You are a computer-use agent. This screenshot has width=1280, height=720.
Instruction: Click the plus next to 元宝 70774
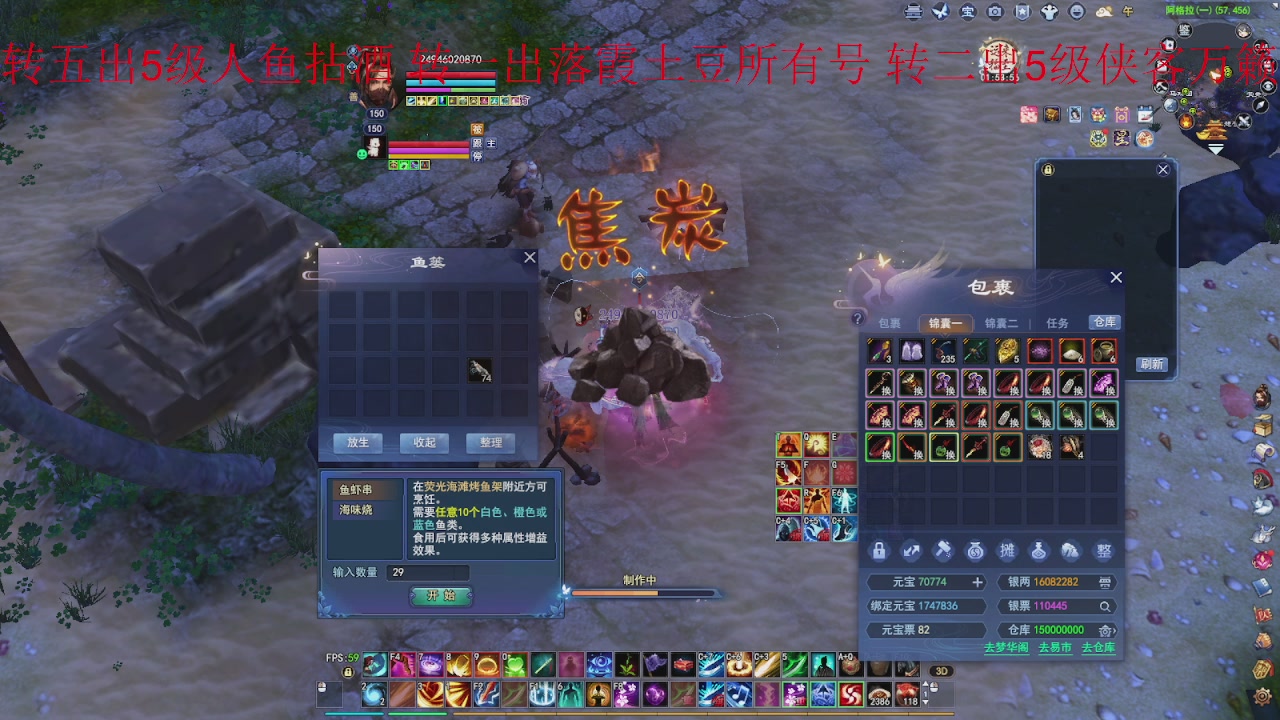click(977, 582)
